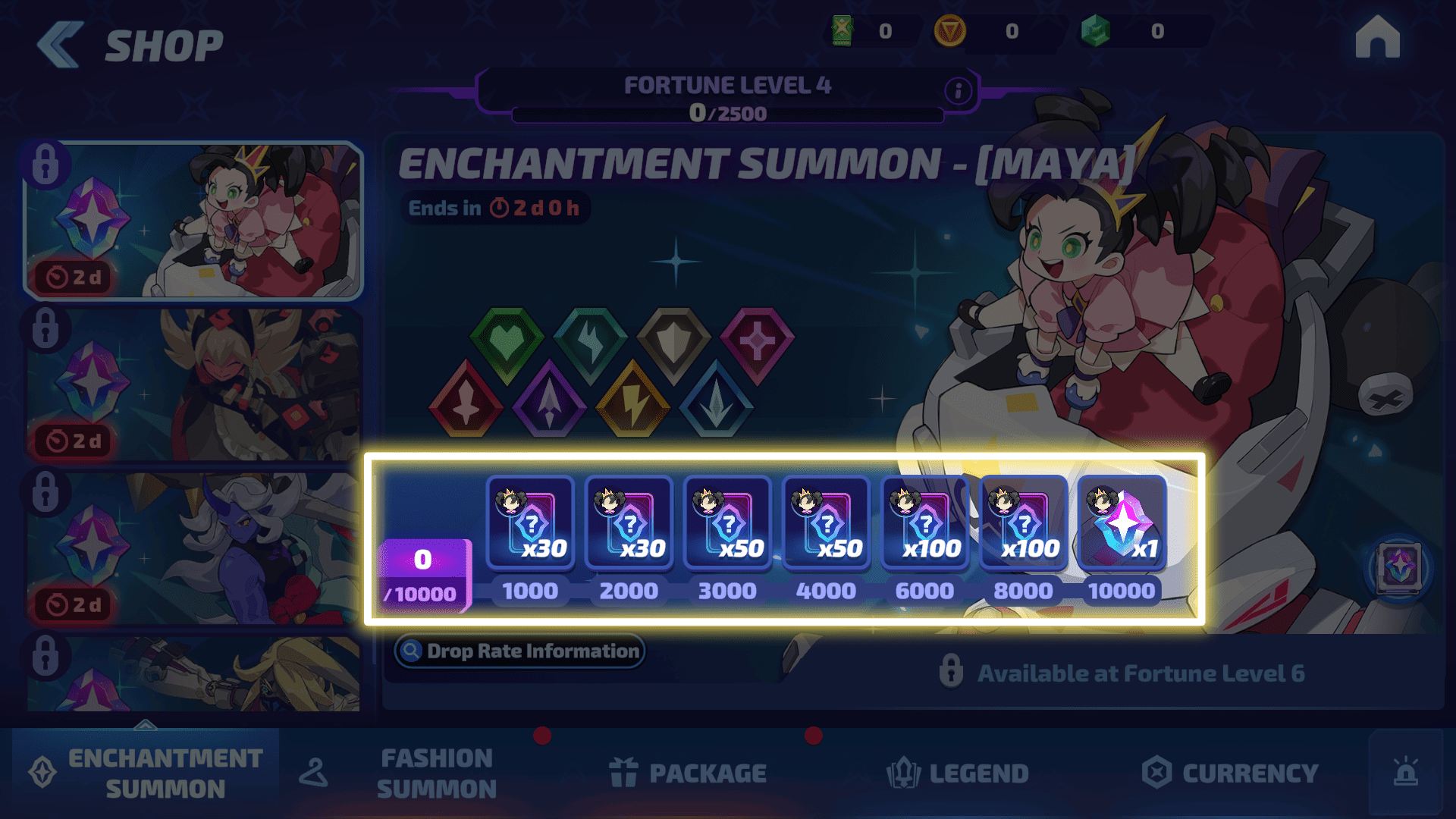Open the Package tab
This screenshot has width=1456, height=819.
coord(689,773)
